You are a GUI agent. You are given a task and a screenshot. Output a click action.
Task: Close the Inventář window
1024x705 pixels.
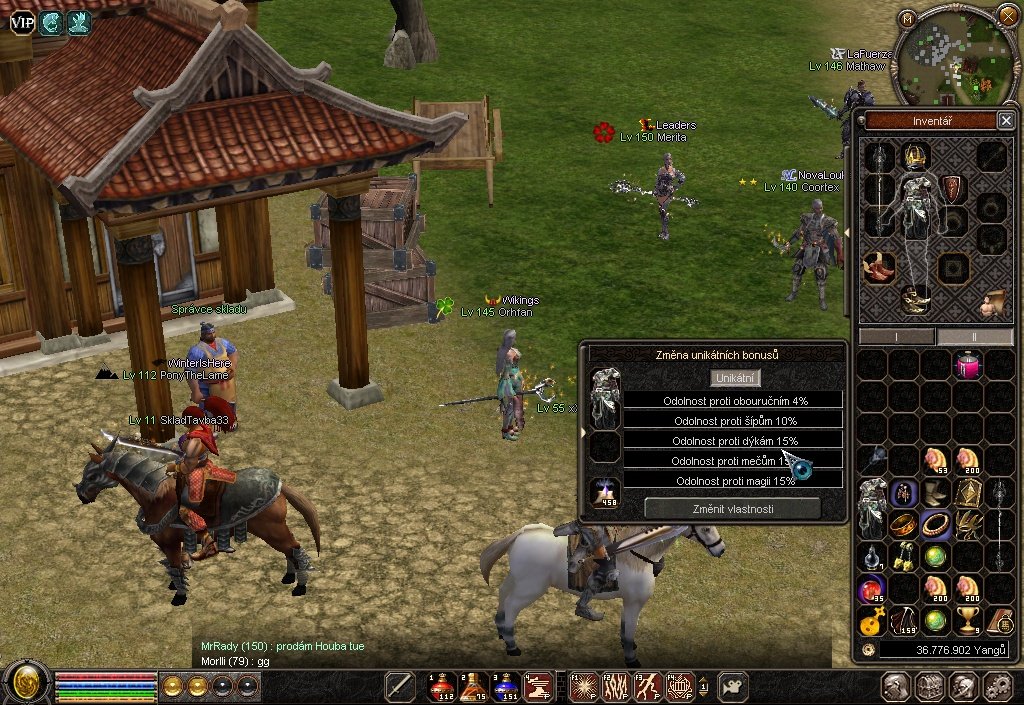[1005, 121]
